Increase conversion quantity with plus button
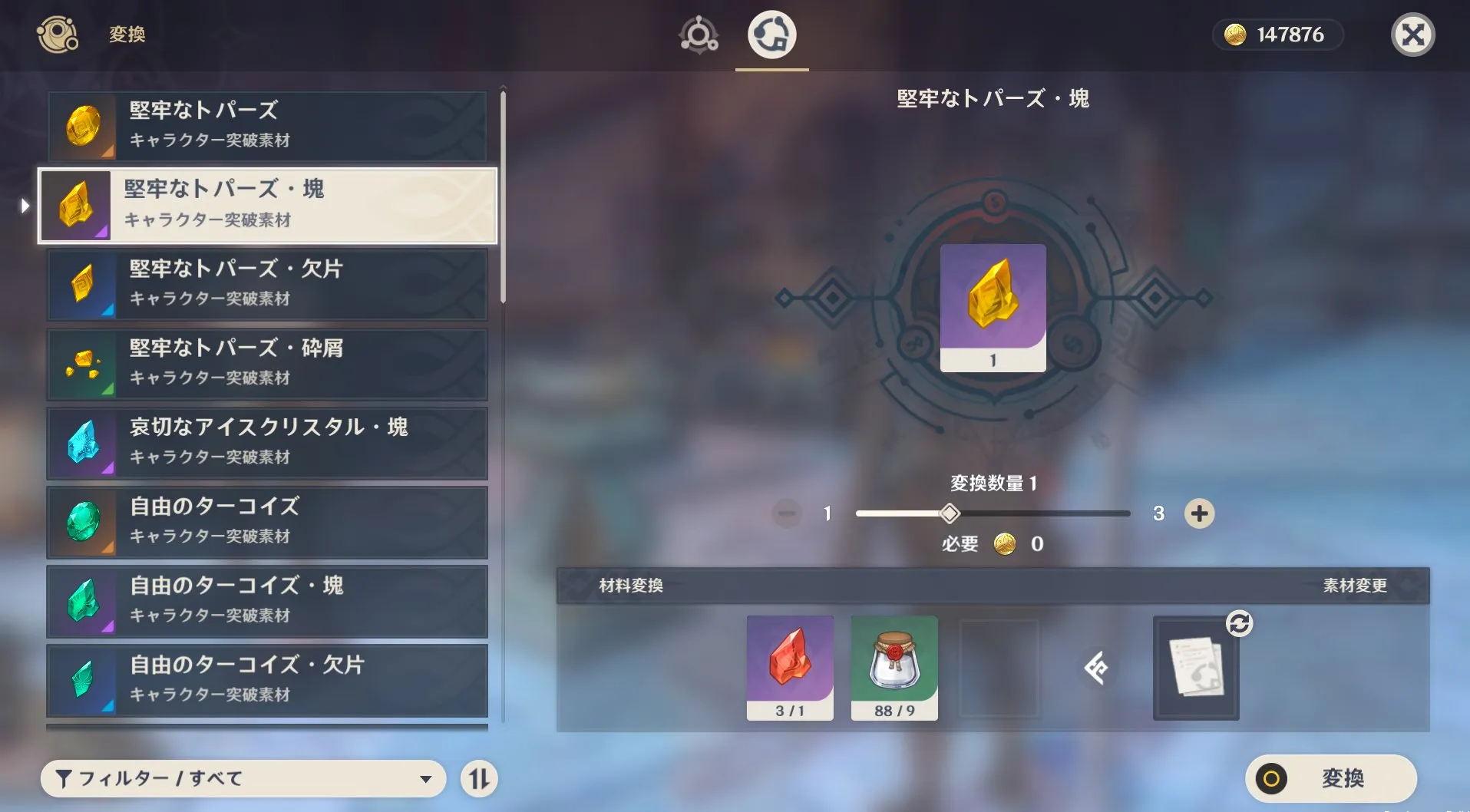1470x812 pixels. [x=1199, y=513]
